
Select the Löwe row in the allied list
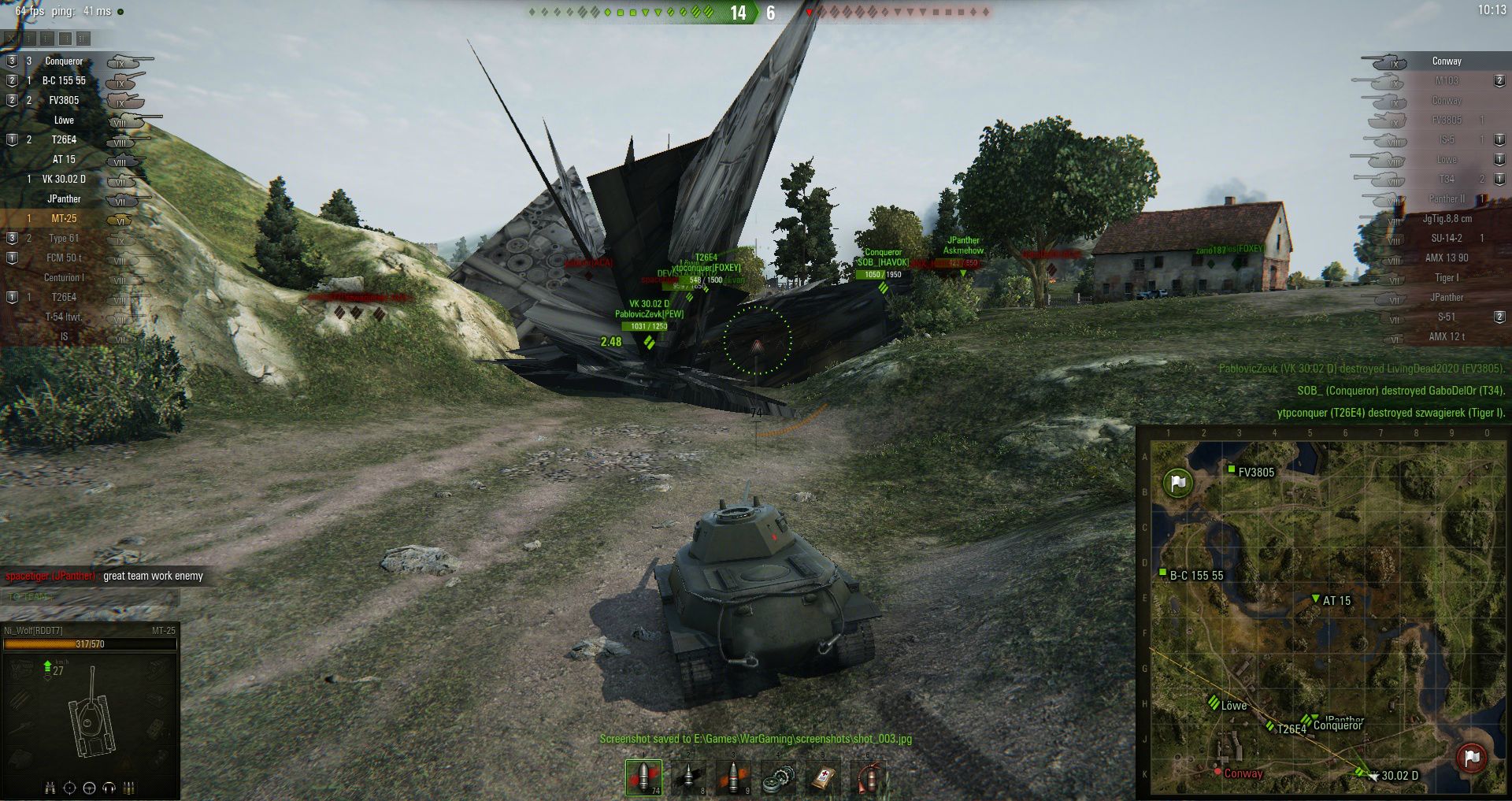click(64, 121)
